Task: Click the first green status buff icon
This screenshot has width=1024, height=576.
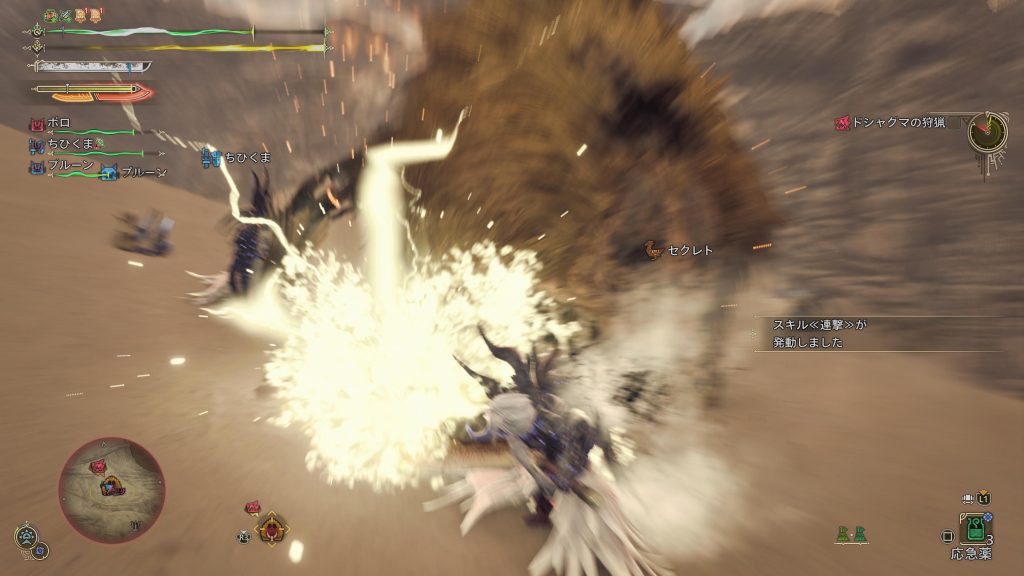Action: pyautogui.click(x=51, y=16)
